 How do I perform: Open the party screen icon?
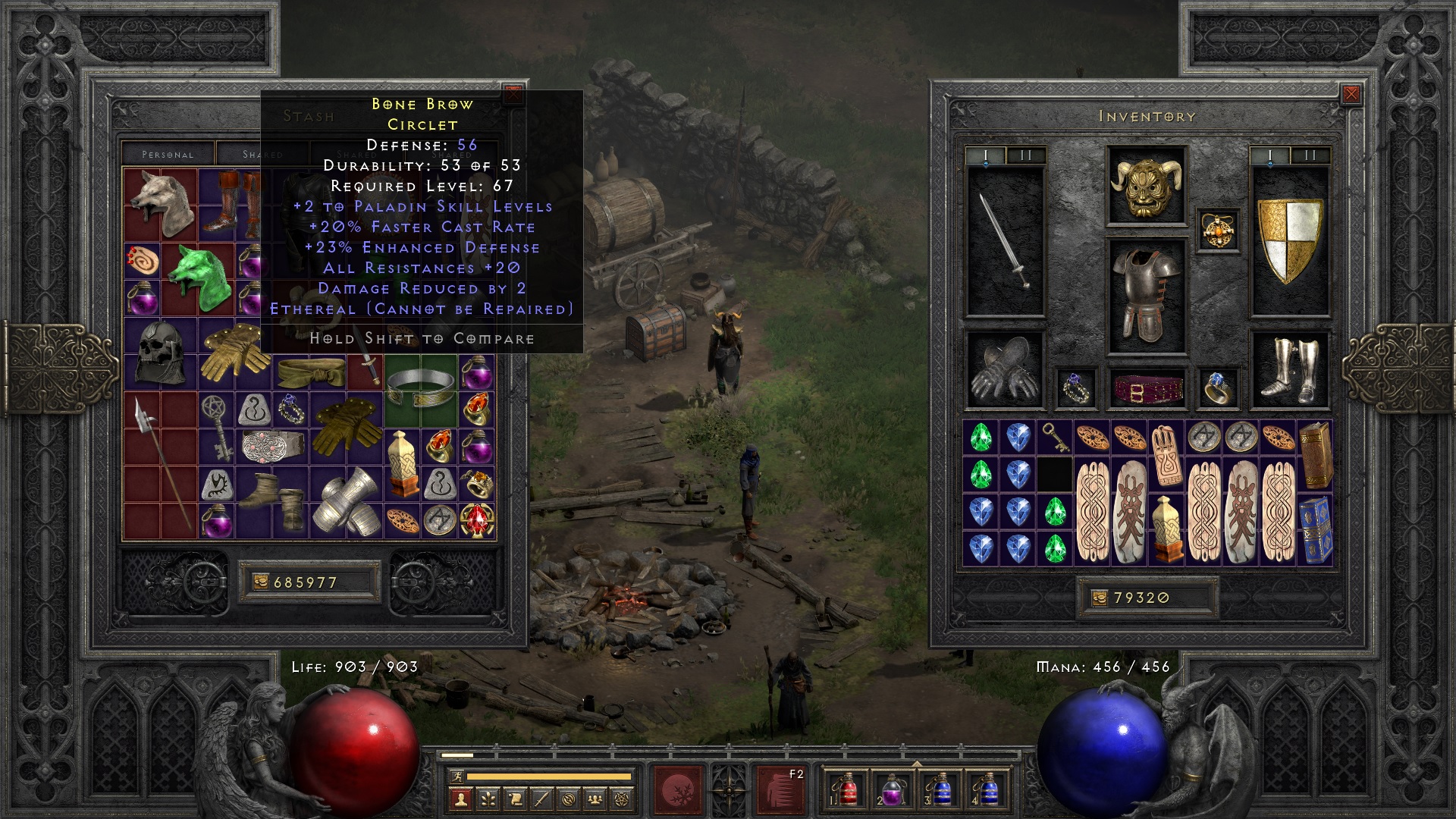[595, 800]
